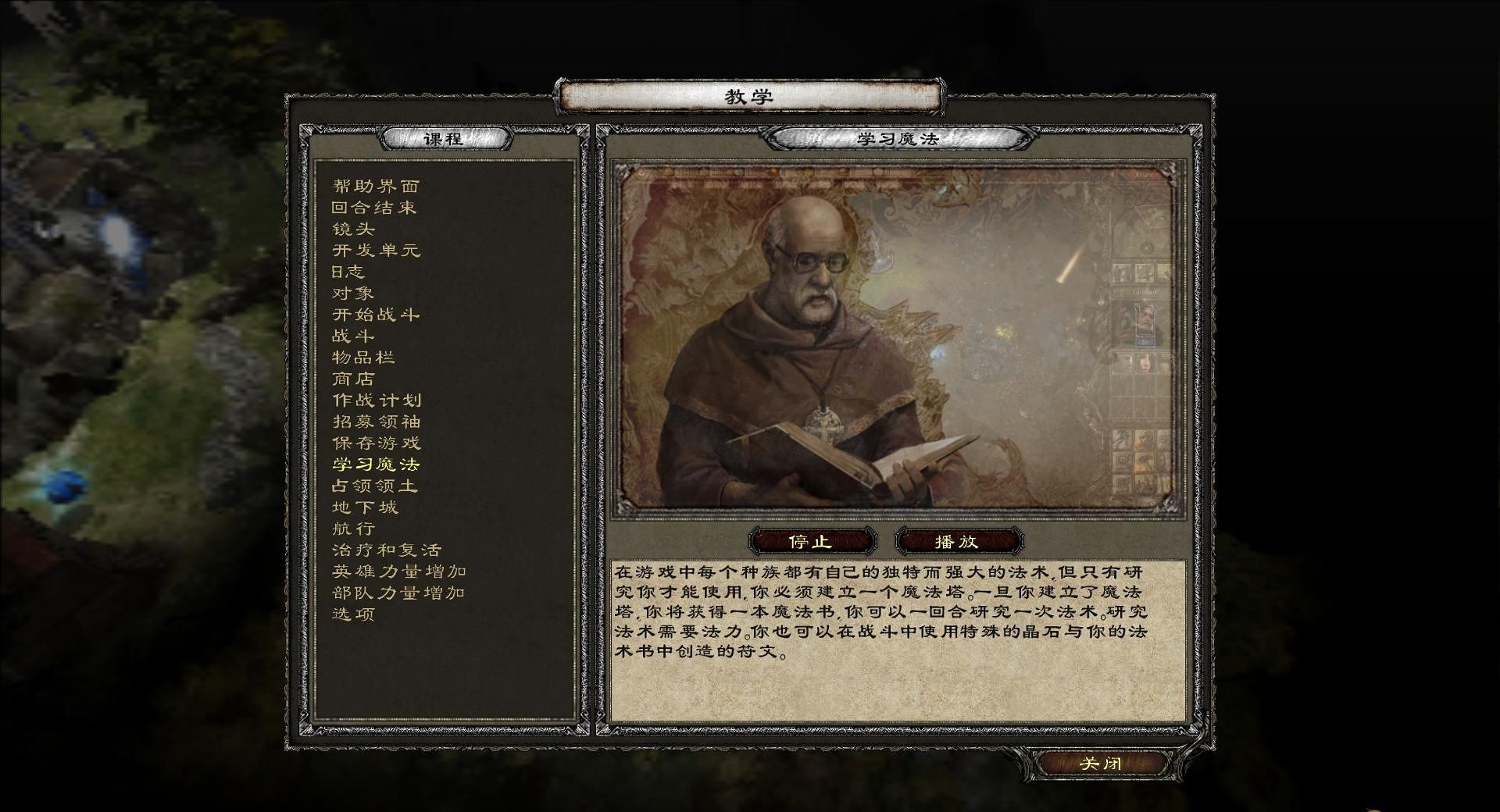
Task: Play the lesson with 播放 button
Action: point(956,541)
